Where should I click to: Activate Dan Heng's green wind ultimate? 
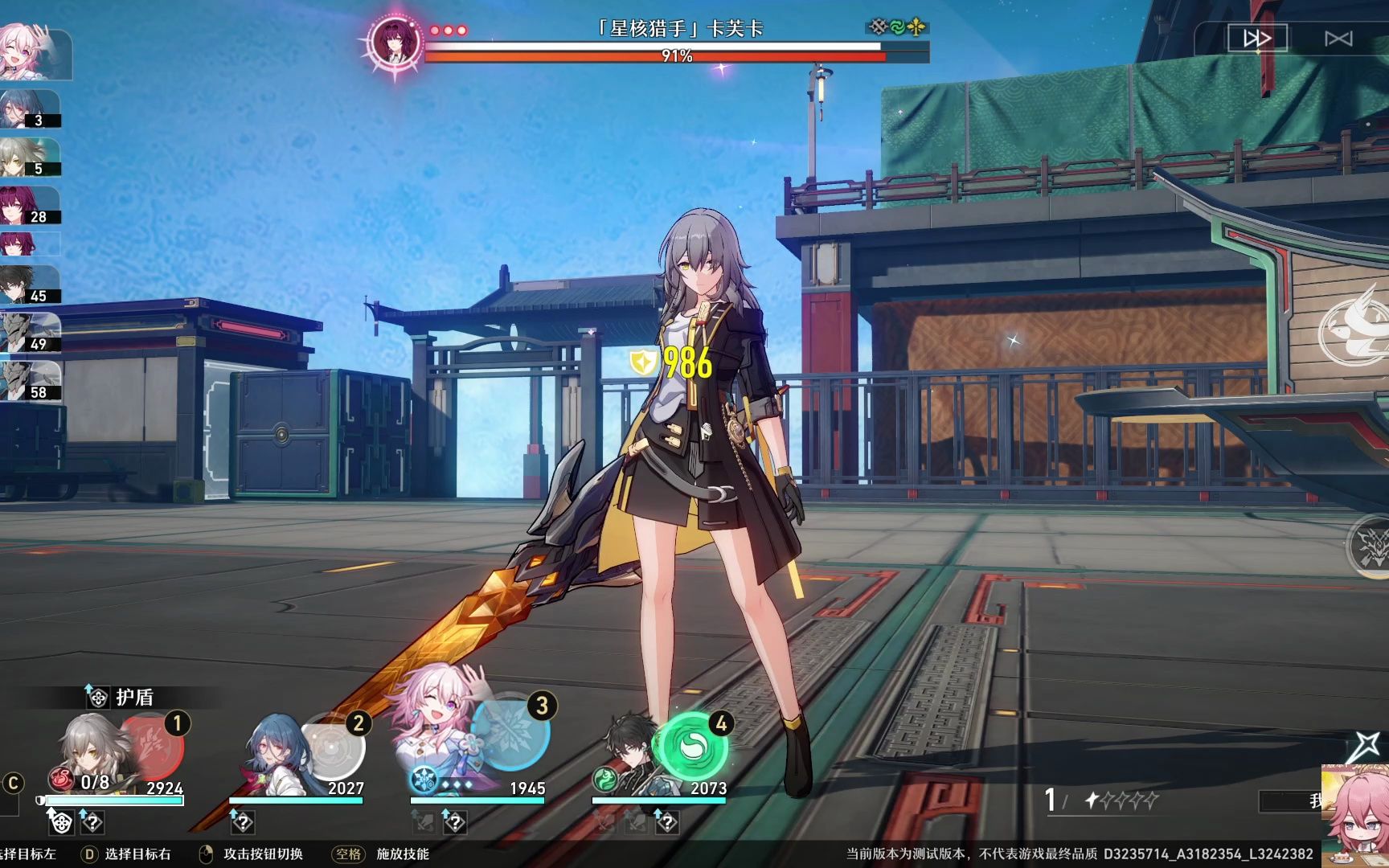691,745
